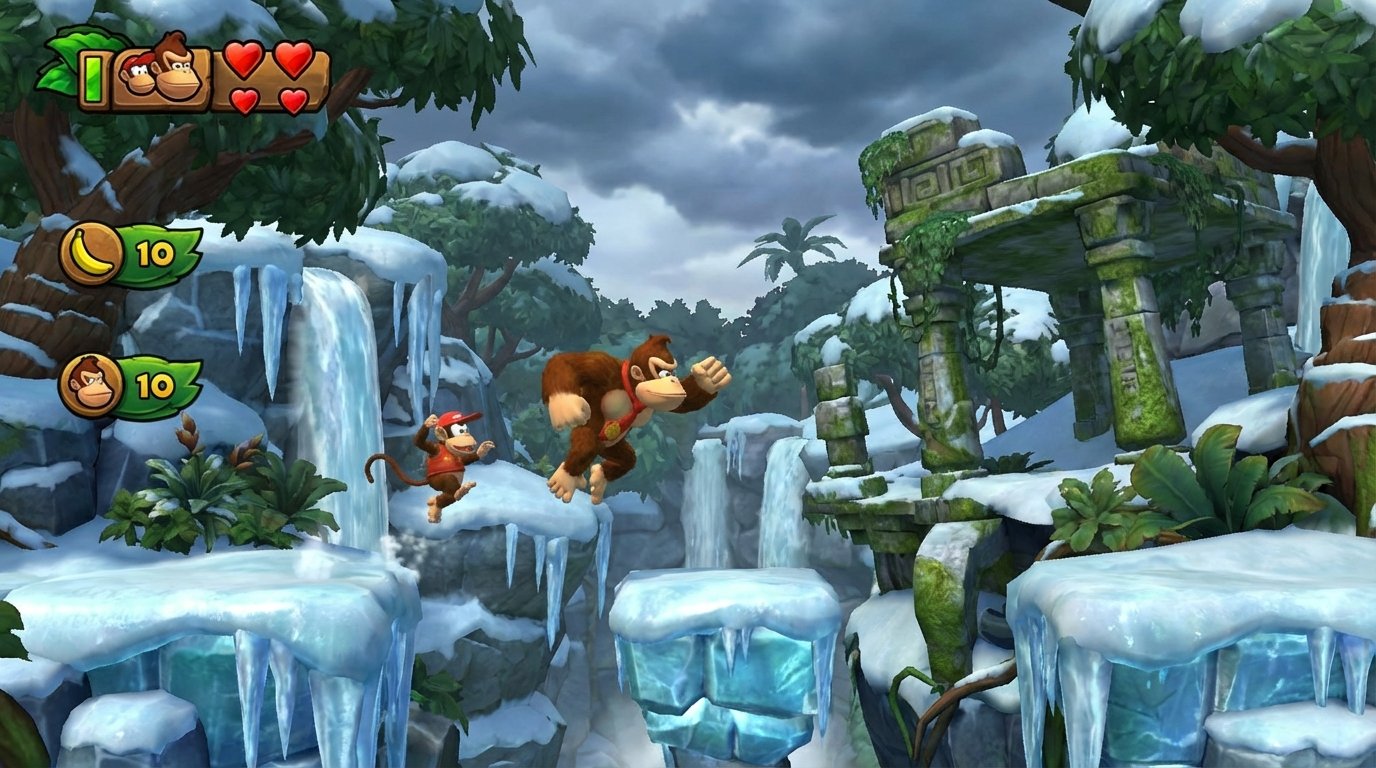This screenshot has width=1376, height=768.
Task: Select the leafy HUD frame at top left
Action: pos(60,60)
